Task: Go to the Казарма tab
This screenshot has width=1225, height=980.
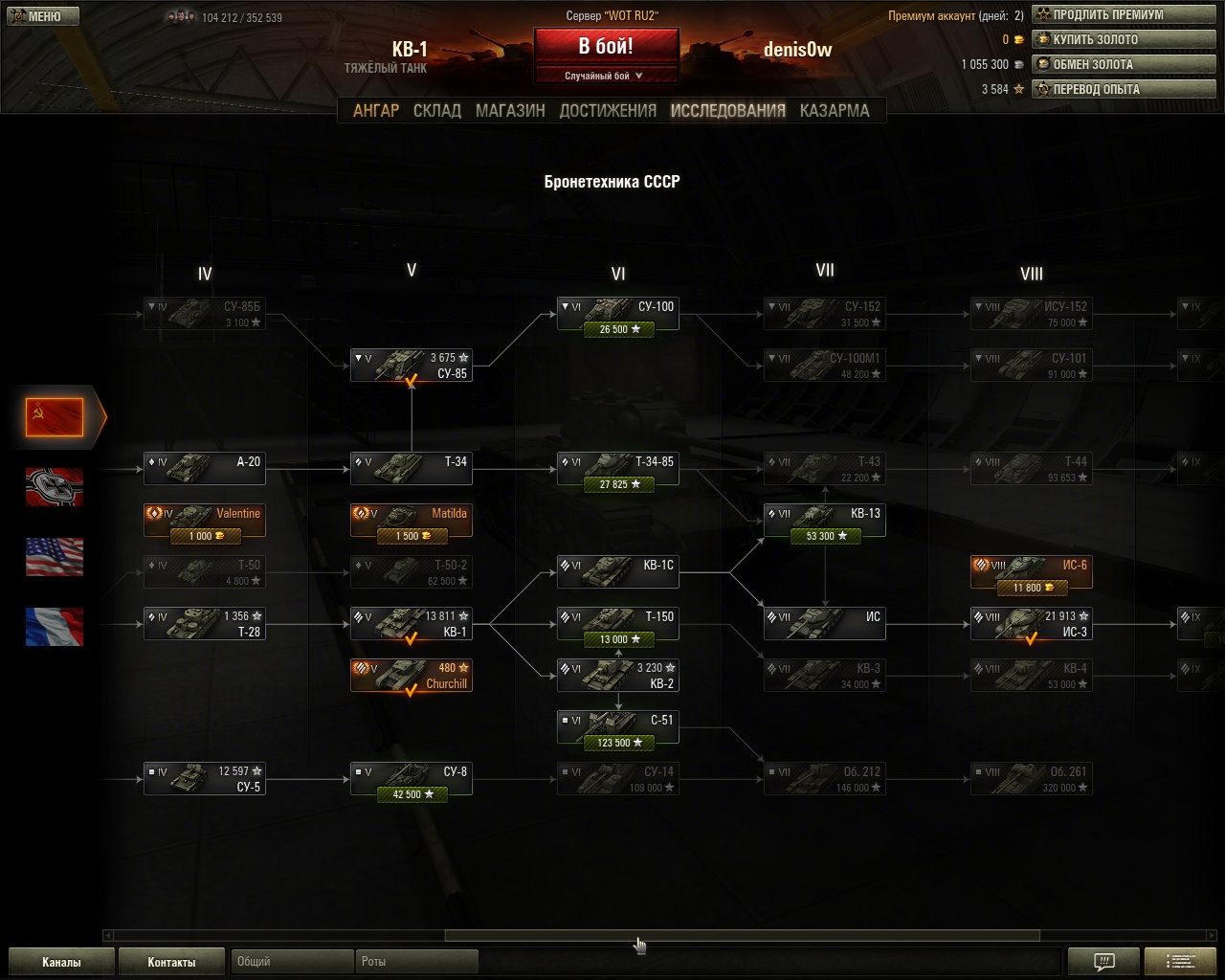Action: [x=835, y=110]
